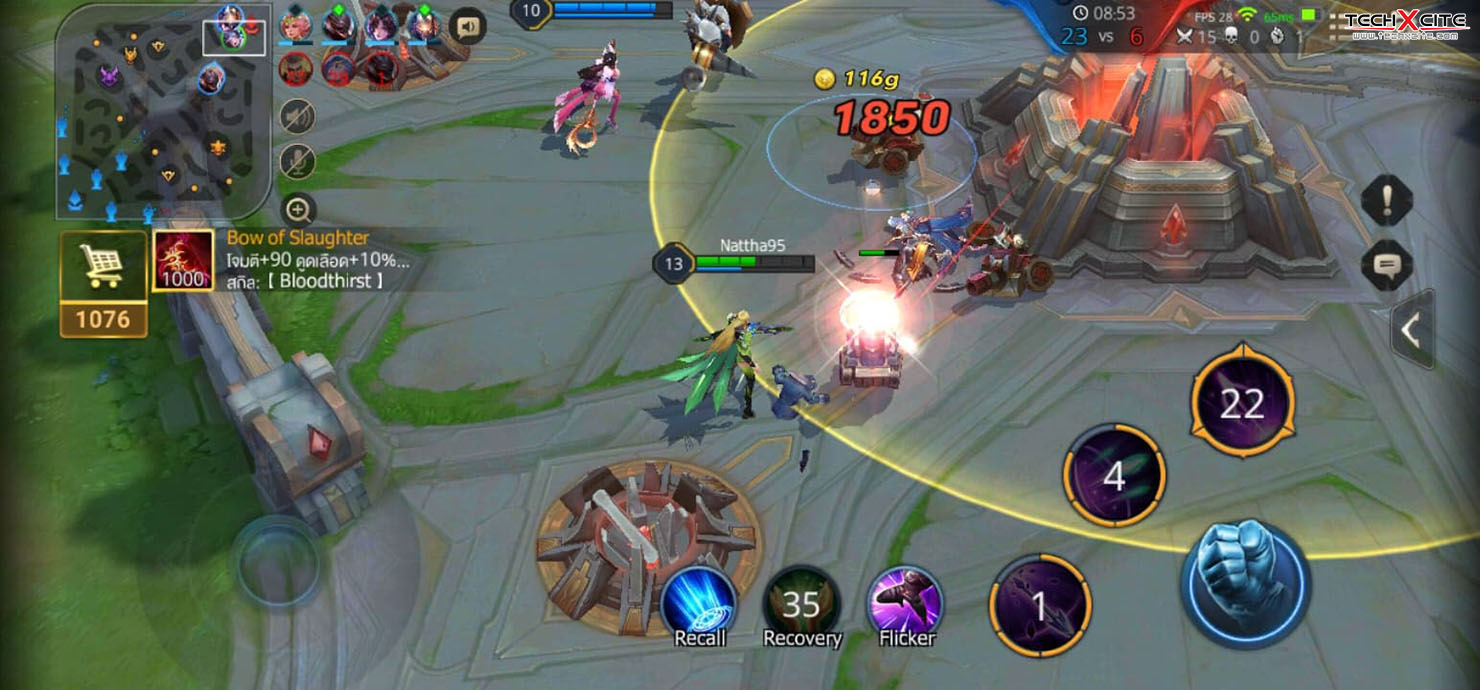
Task: Toggle the muted speaker voice icon
Action: (297, 117)
